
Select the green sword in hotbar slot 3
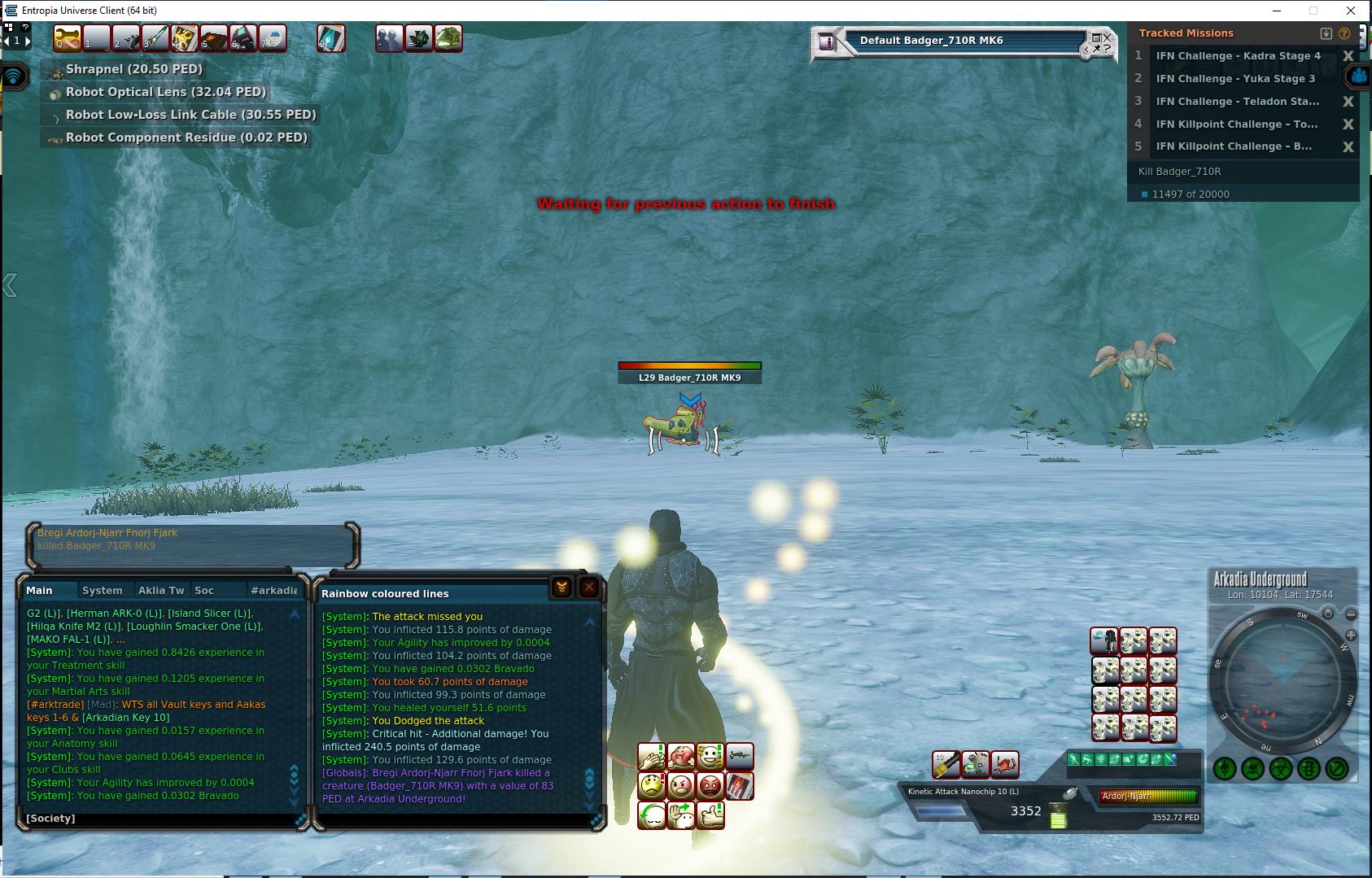point(155,37)
